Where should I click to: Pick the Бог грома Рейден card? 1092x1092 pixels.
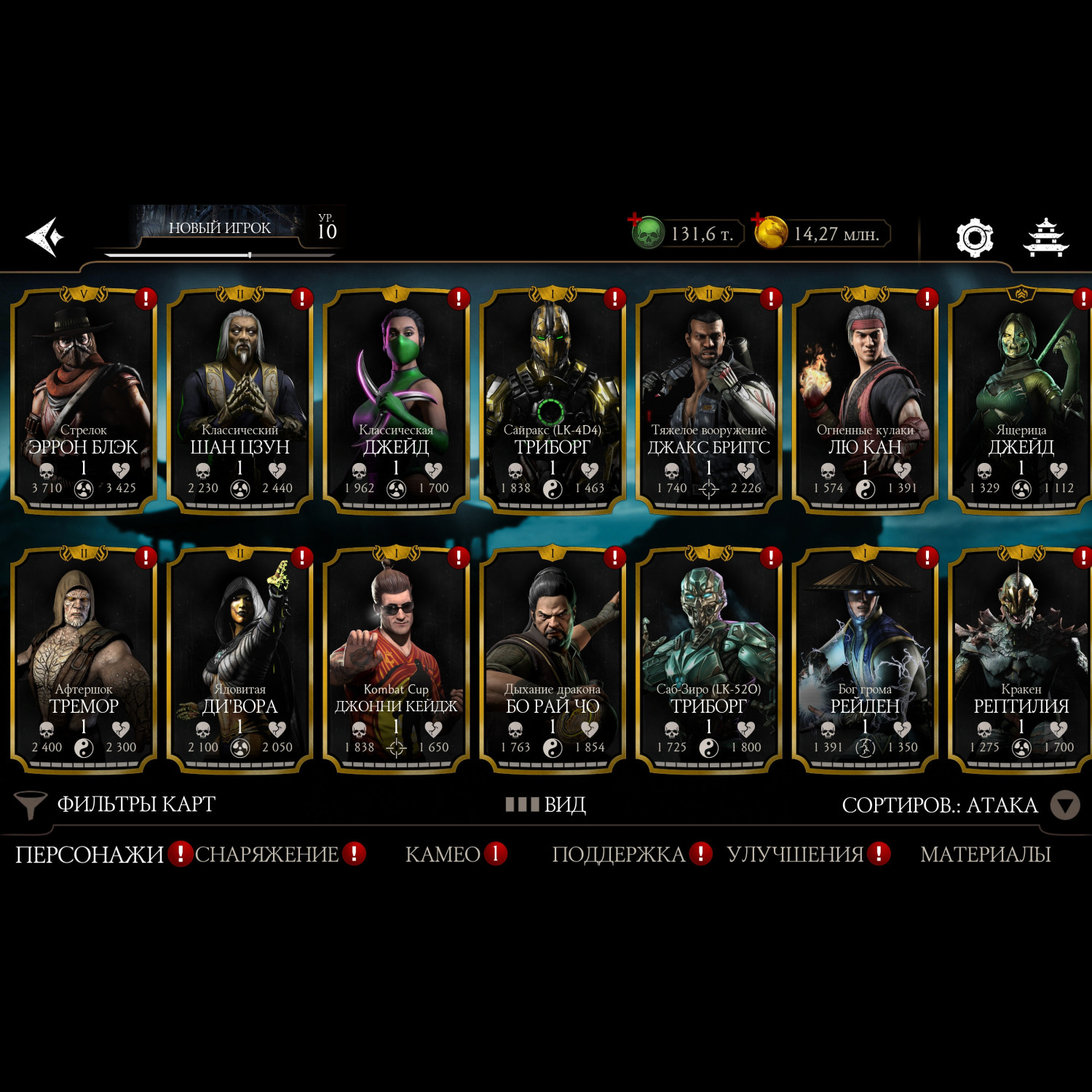pos(865,659)
